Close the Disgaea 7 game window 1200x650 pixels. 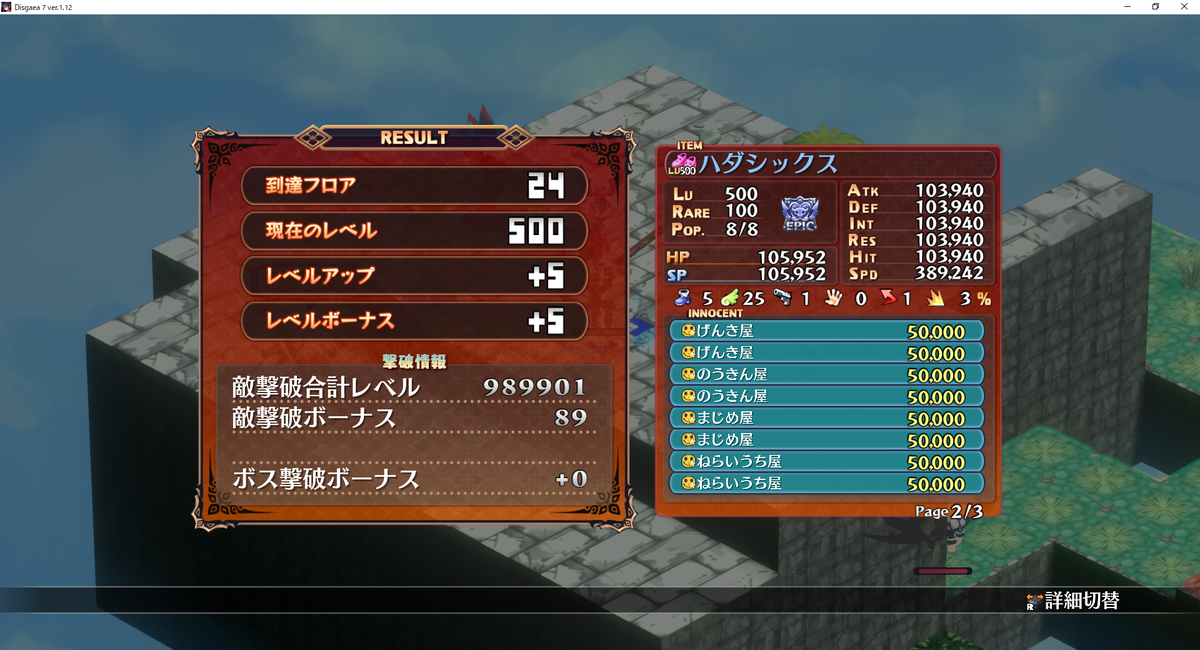tap(1183, 7)
